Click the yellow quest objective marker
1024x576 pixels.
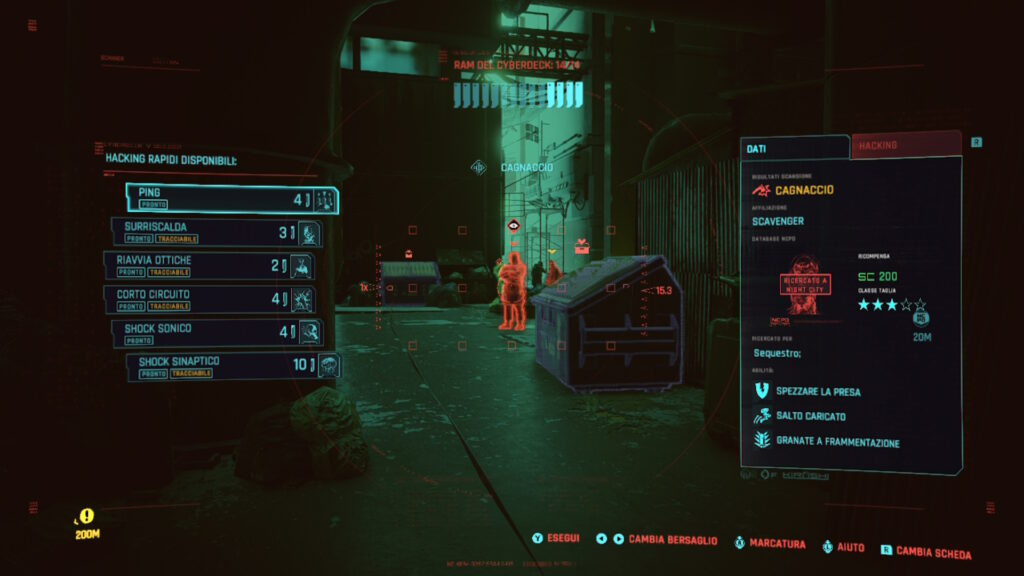[87, 517]
